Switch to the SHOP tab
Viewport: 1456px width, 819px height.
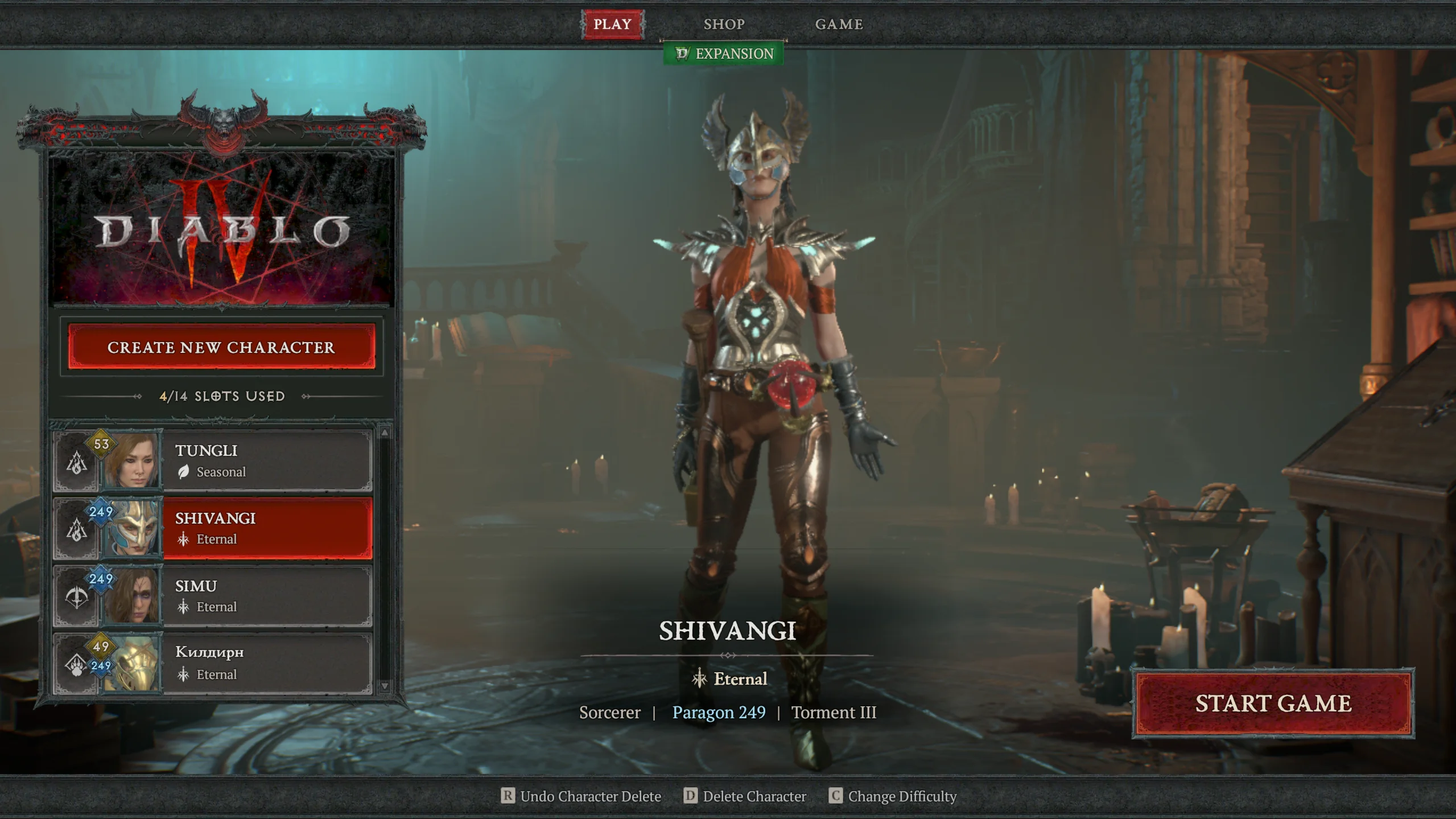724,24
